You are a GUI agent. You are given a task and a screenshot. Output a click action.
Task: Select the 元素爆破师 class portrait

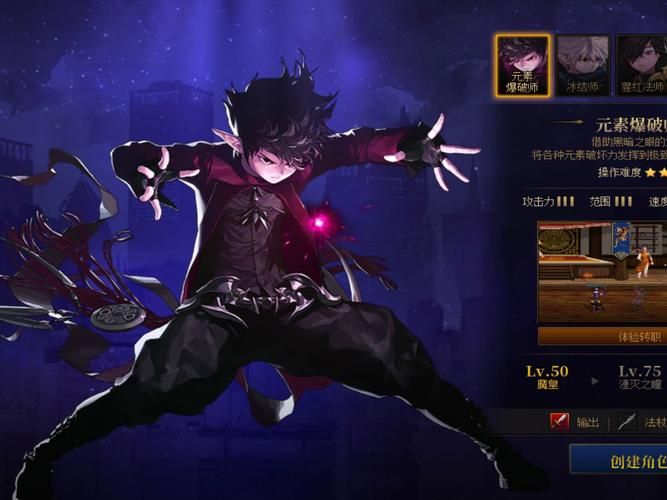(x=522, y=66)
